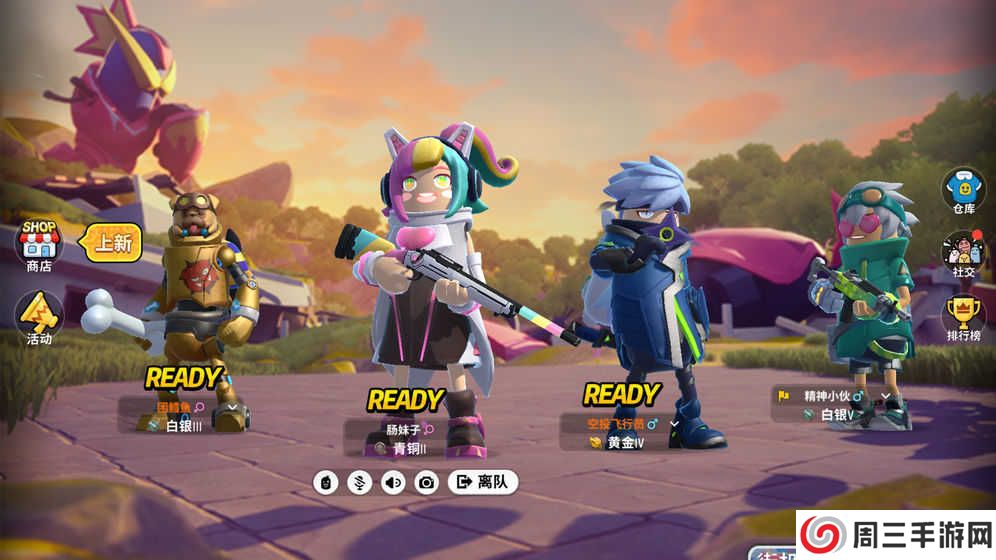The height and width of the screenshot is (560, 996).
Task: Toggle the speaker voice output
Action: (x=393, y=482)
